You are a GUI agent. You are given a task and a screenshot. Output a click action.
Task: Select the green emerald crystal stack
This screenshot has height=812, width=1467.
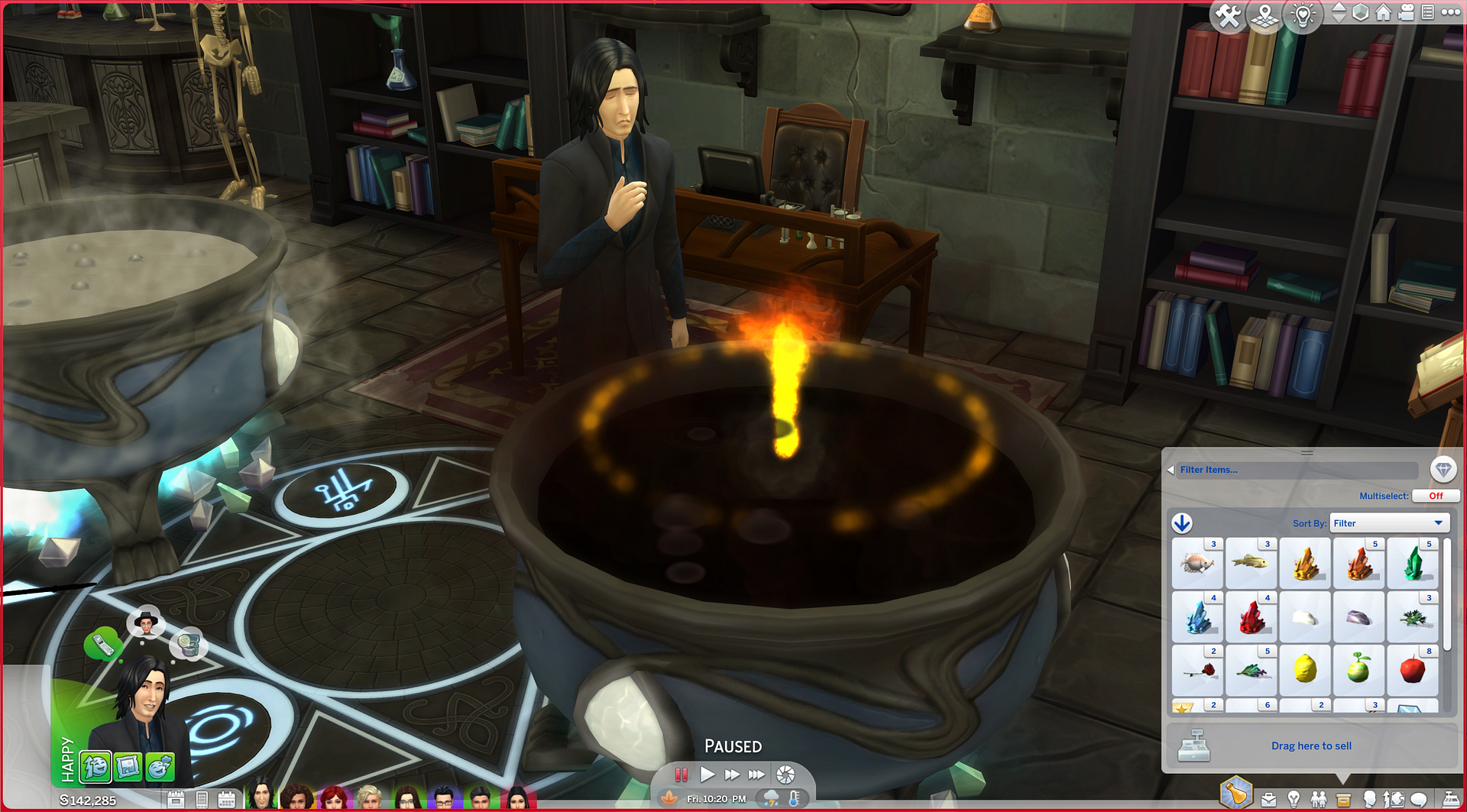point(1412,564)
